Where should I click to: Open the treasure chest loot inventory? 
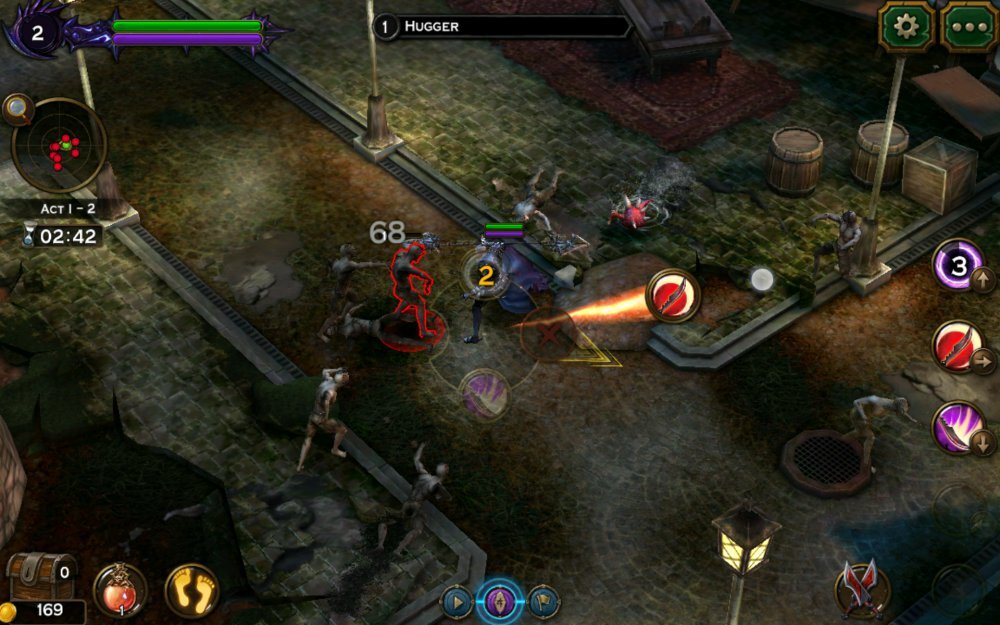coord(41,576)
